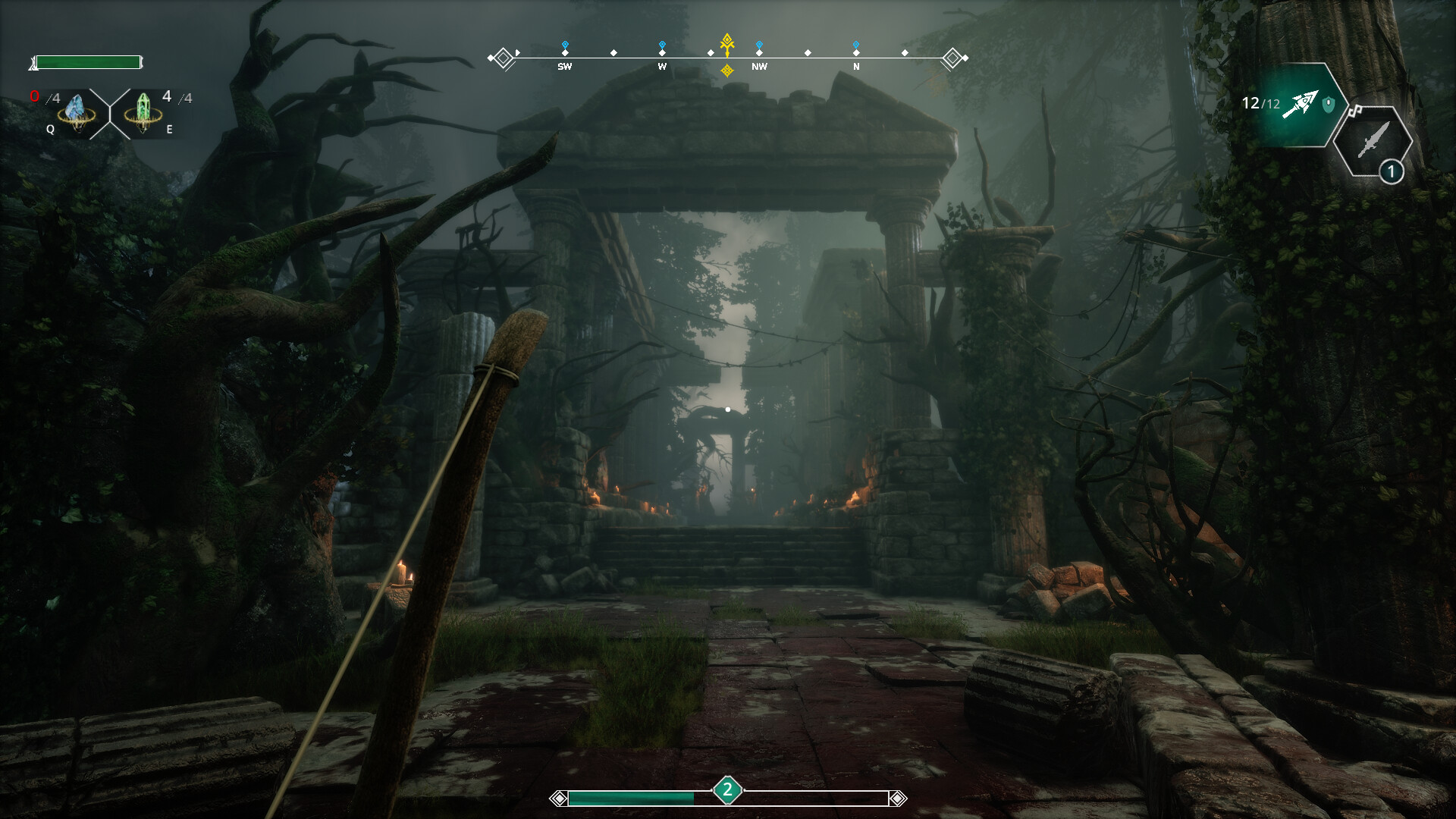Select the N label on the compass
This screenshot has height=819, width=1456.
[x=856, y=67]
